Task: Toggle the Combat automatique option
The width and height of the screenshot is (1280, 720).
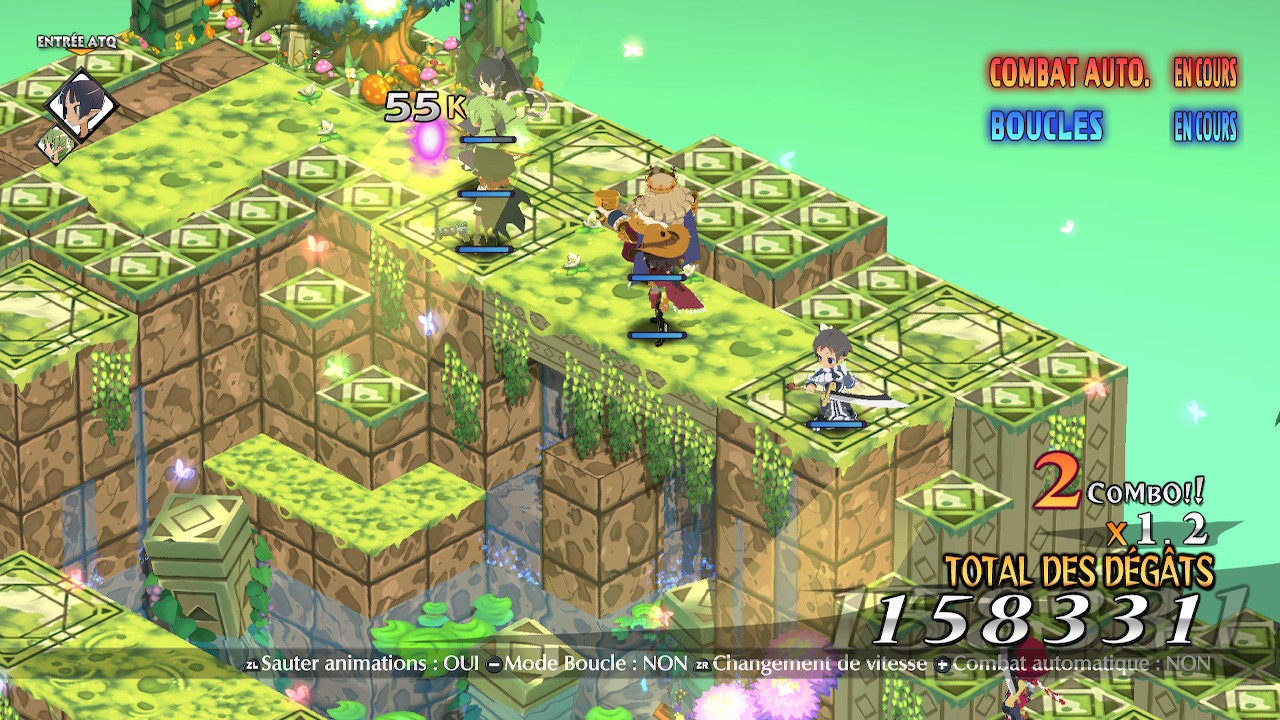Action: 1072,663
